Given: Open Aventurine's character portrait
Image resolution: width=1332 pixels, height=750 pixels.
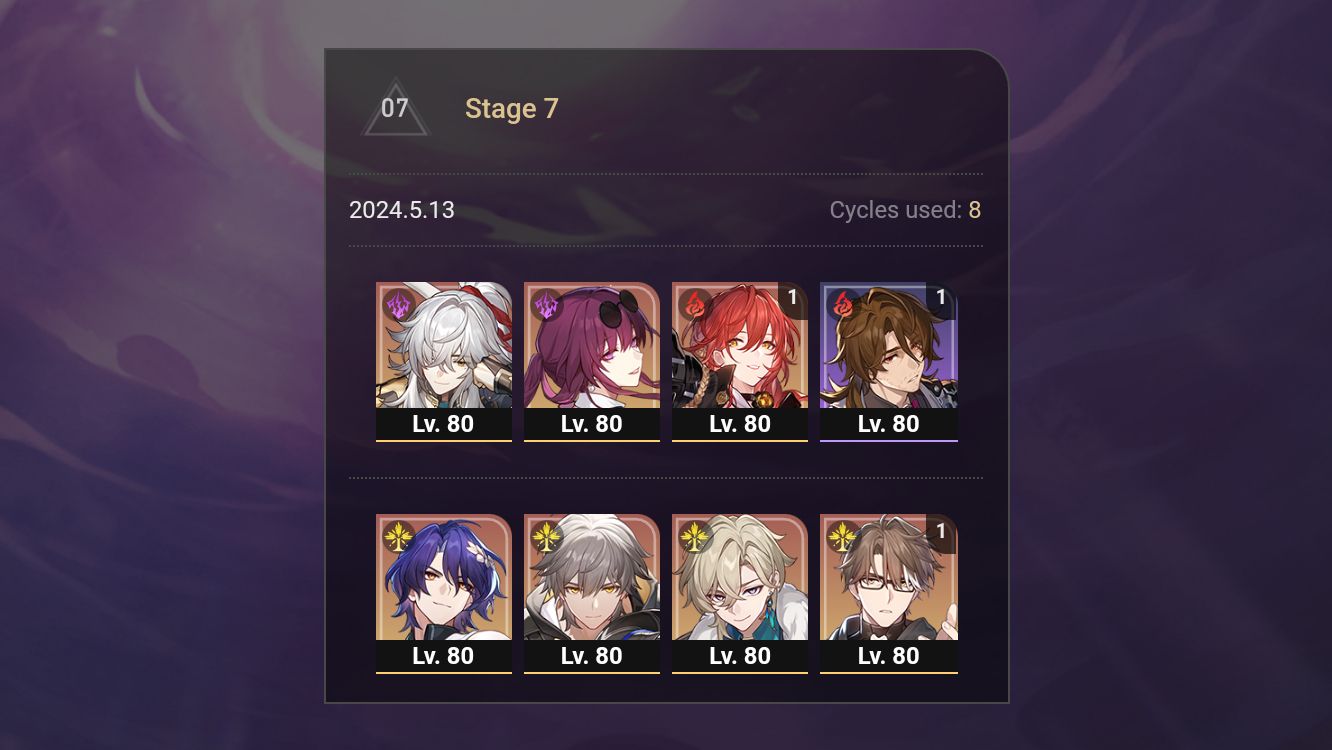Looking at the screenshot, I should [740, 580].
